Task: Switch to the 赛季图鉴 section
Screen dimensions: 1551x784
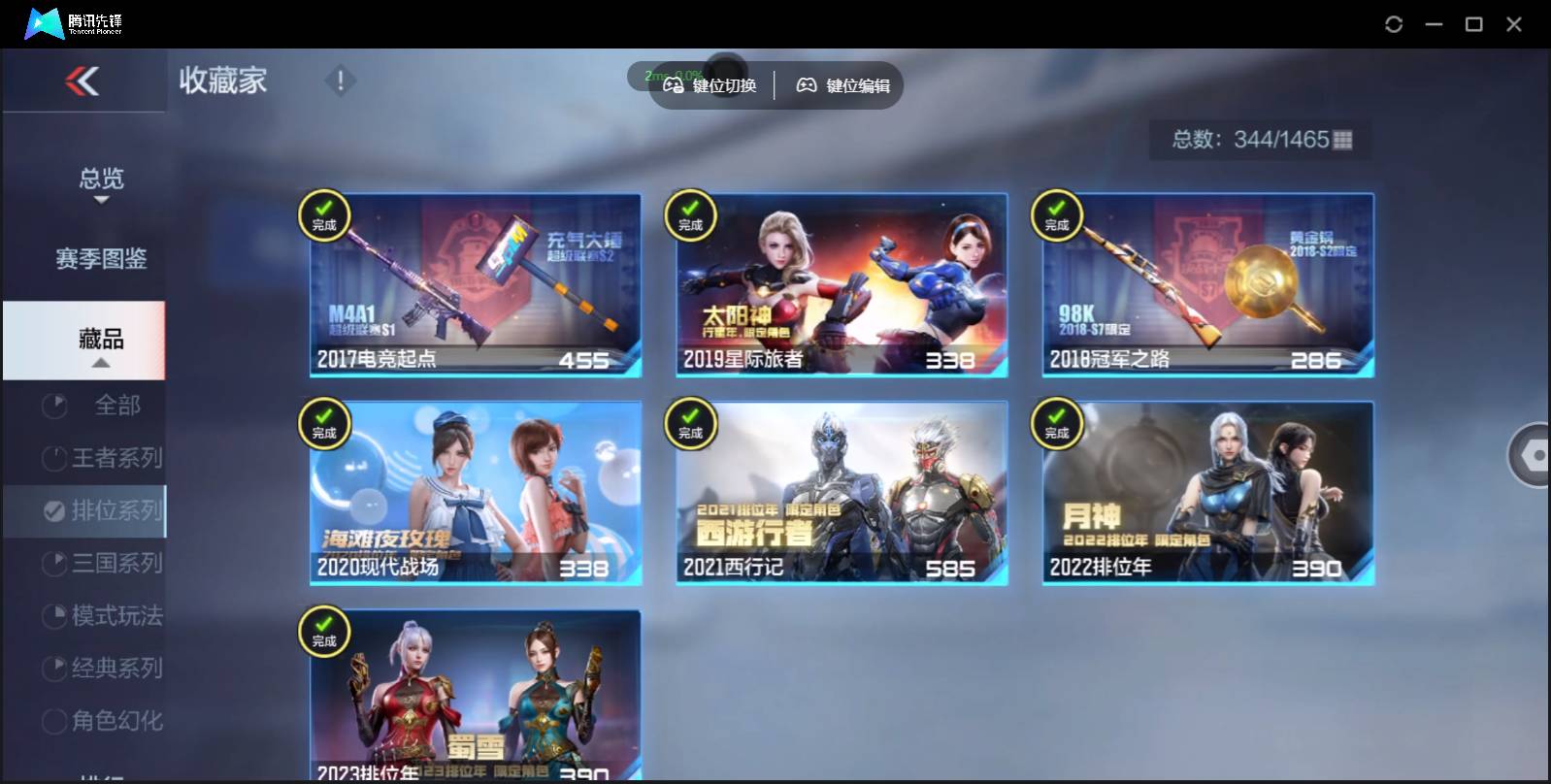Action: [100, 258]
